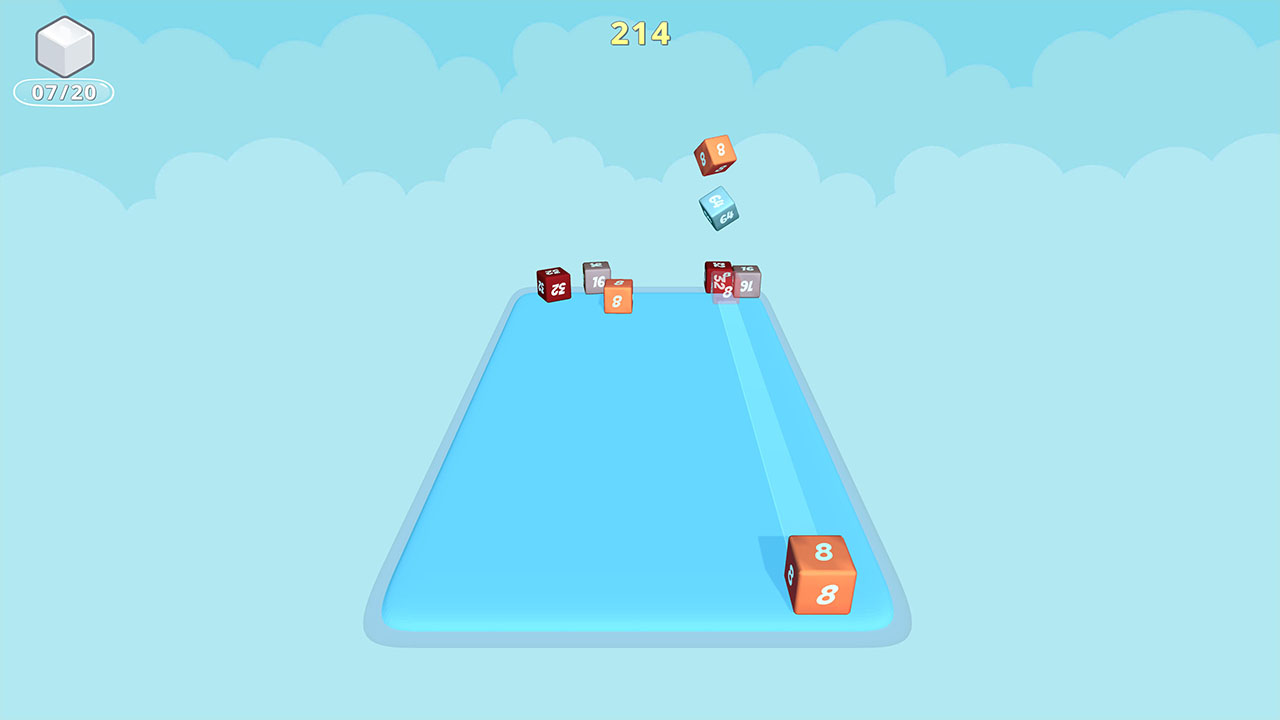This screenshot has height=720, width=1280.
Task: Click the highlighted launch lane stripe
Action: pos(760,420)
